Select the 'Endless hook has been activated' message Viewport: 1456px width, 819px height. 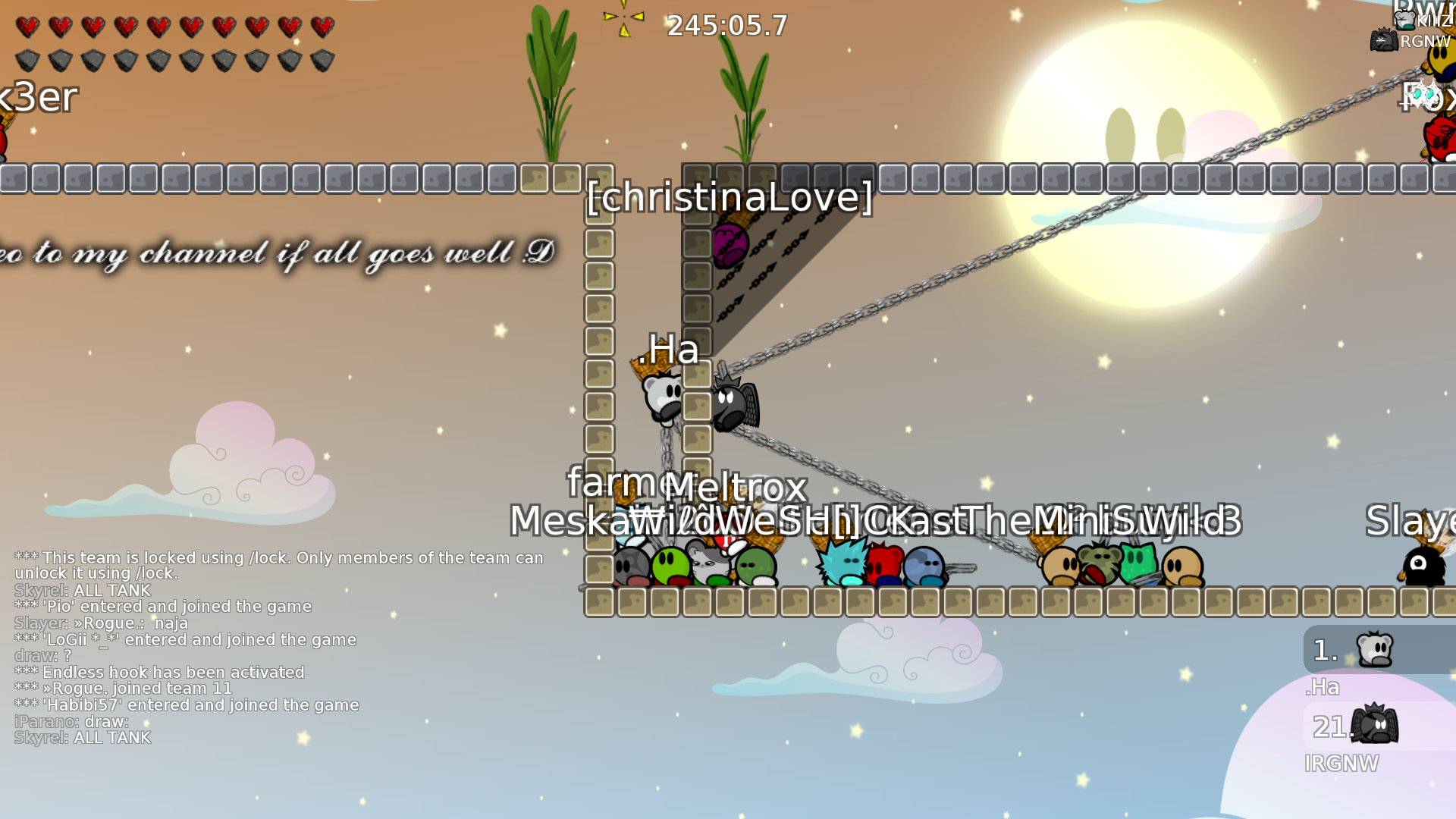159,672
